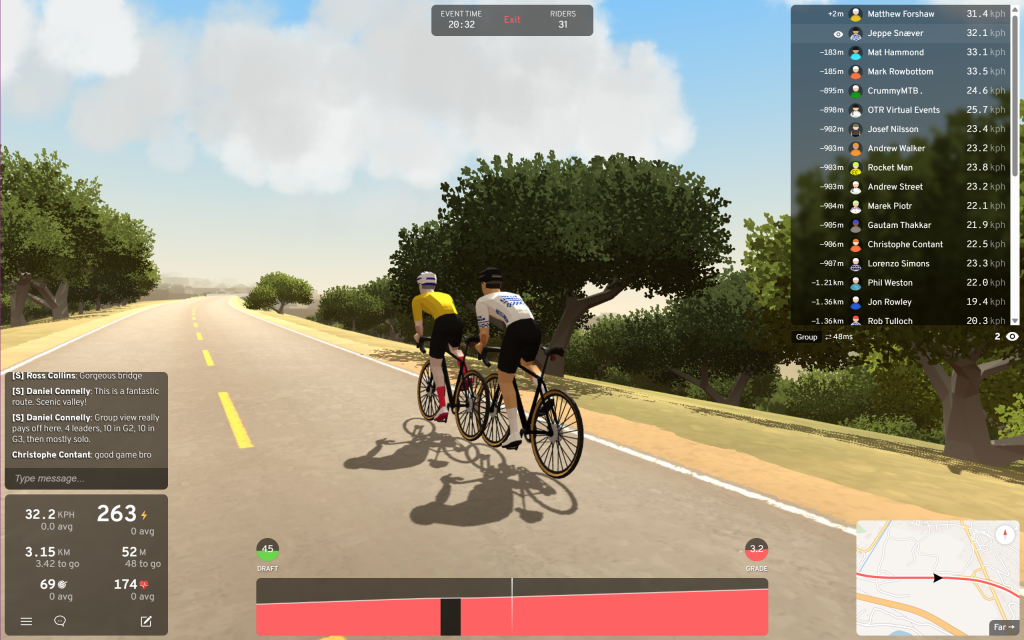Choose Rocket Man in the rider list
The height and width of the screenshot is (640, 1024).
889,168
